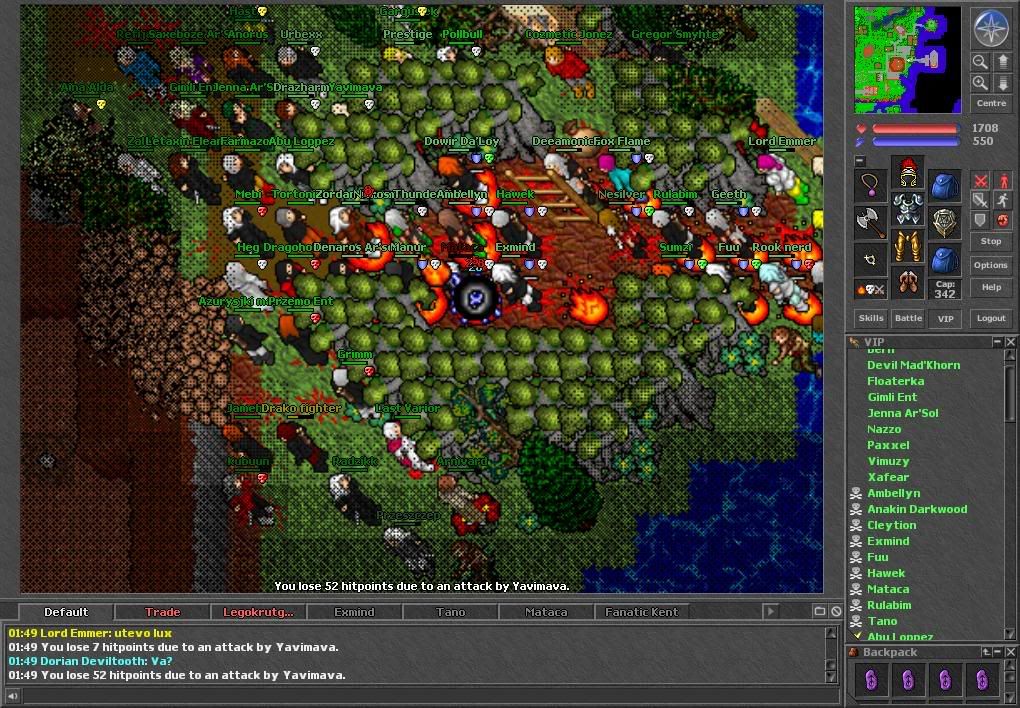Click the minimap compass rose
The image size is (1020, 708).
click(x=990, y=30)
